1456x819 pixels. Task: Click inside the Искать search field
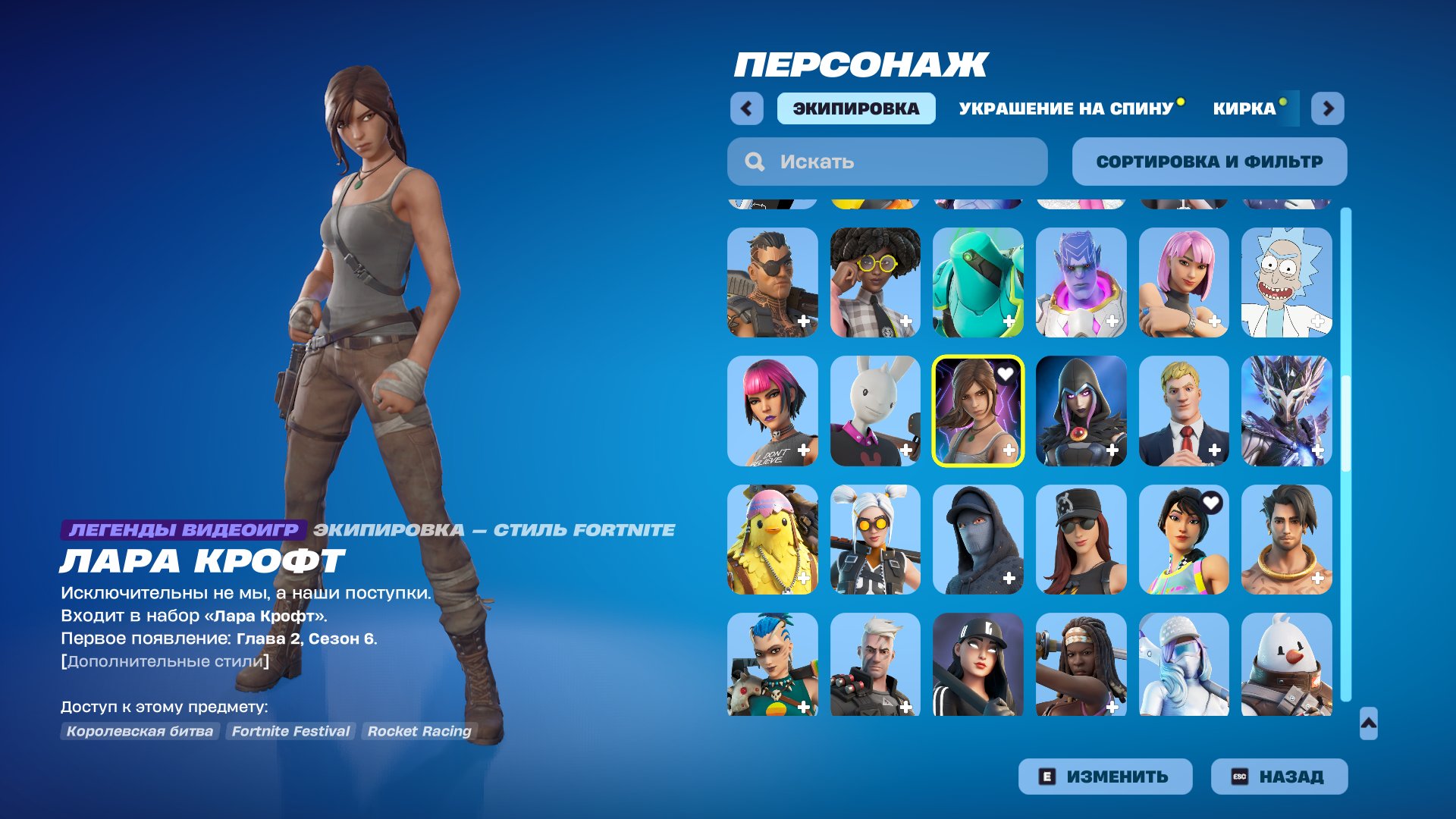coord(887,161)
